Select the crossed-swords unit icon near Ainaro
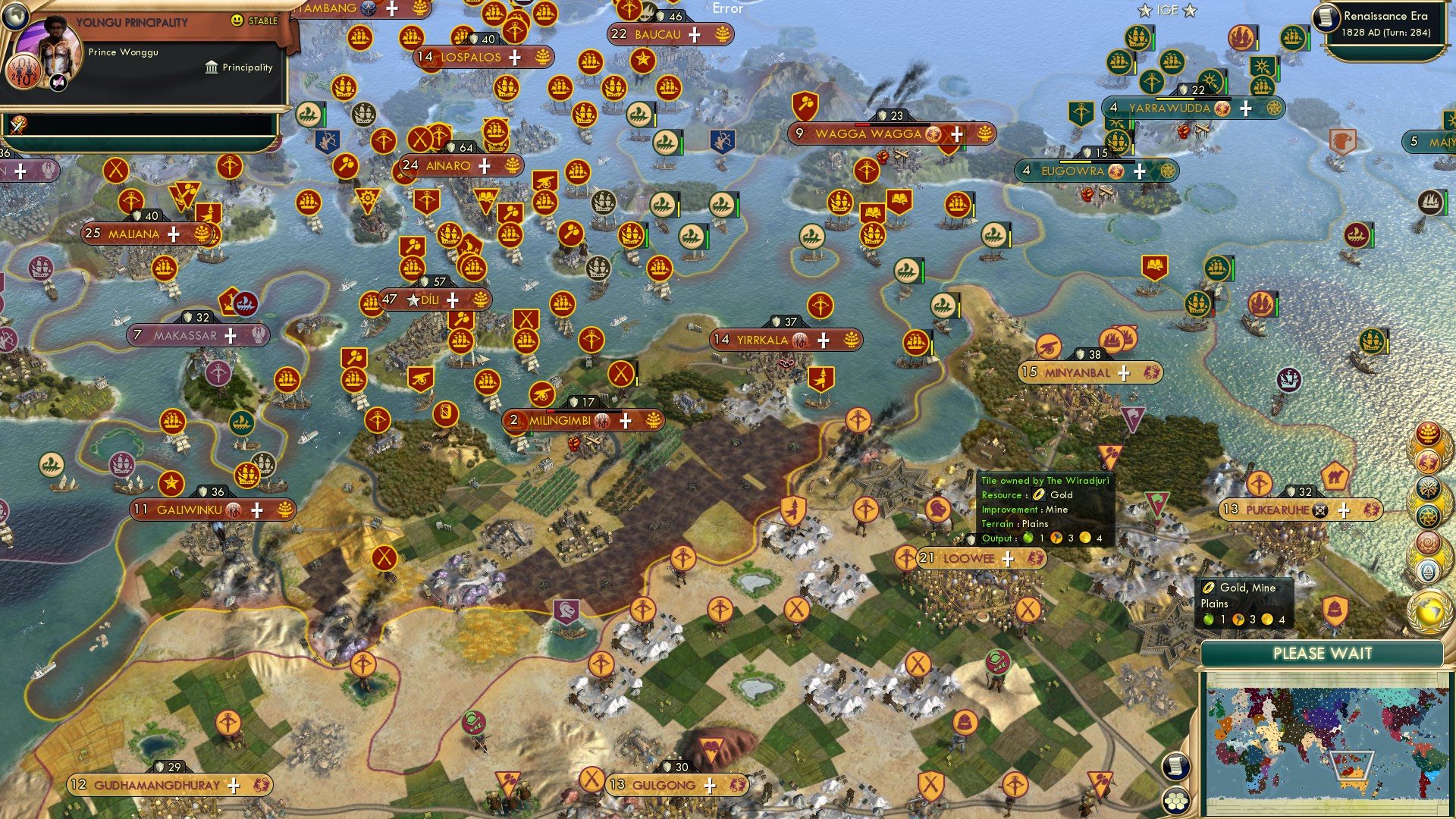 (x=422, y=138)
